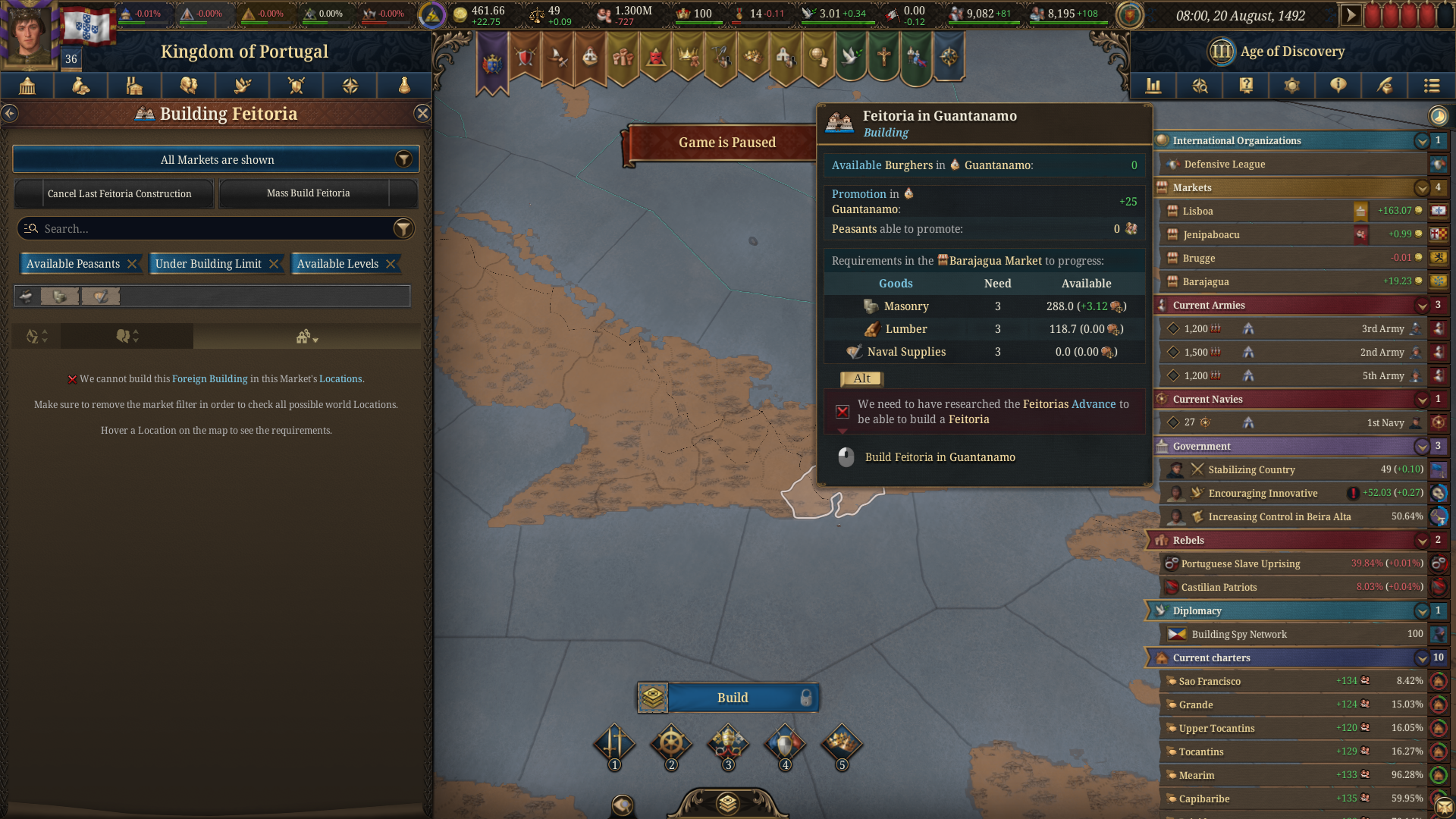Image resolution: width=1456 pixels, height=819 pixels.
Task: Open the Economy panel via money bag icon
Action: (x=80, y=86)
